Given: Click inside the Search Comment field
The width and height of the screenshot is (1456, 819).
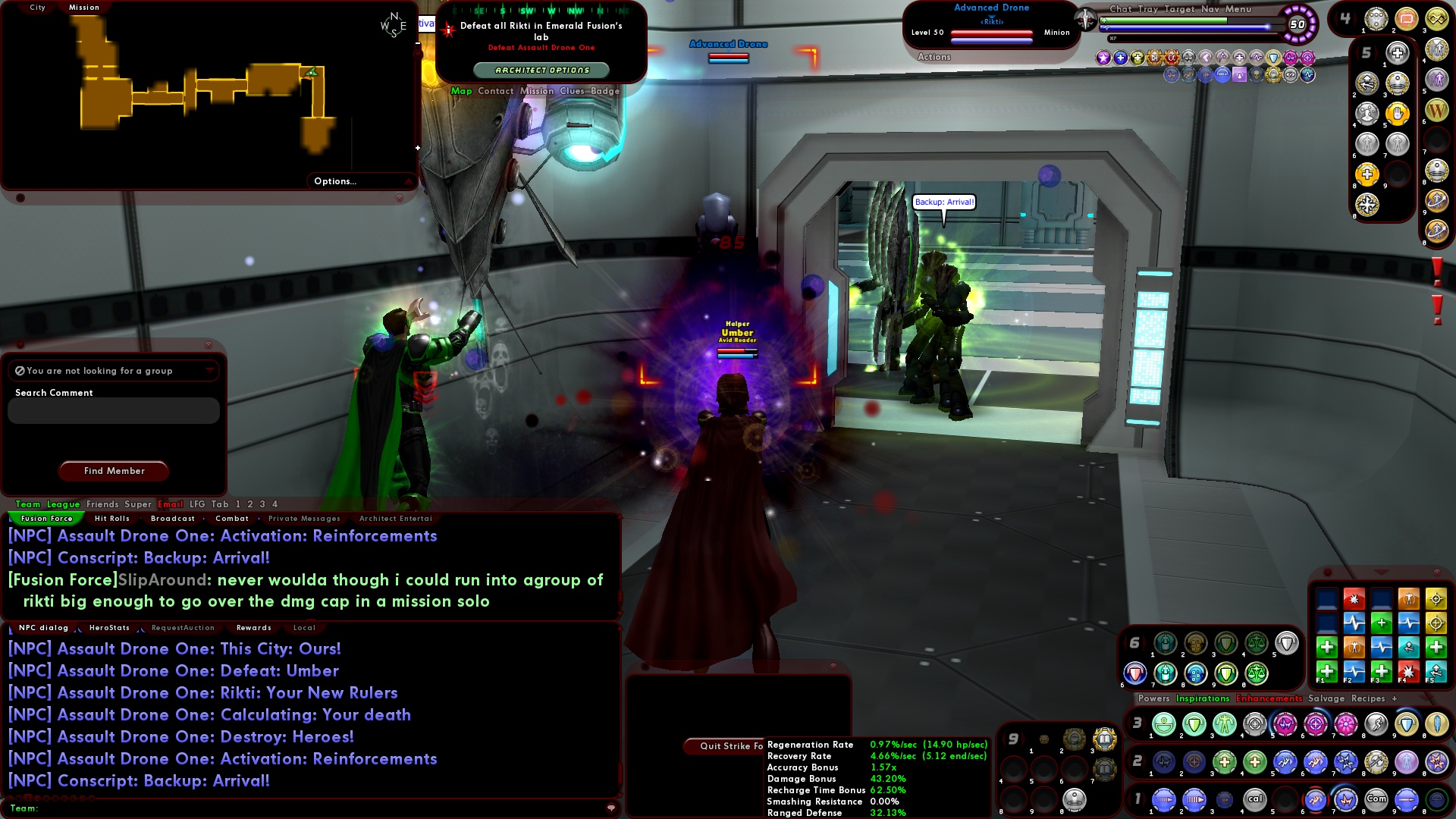Looking at the screenshot, I should [112, 410].
